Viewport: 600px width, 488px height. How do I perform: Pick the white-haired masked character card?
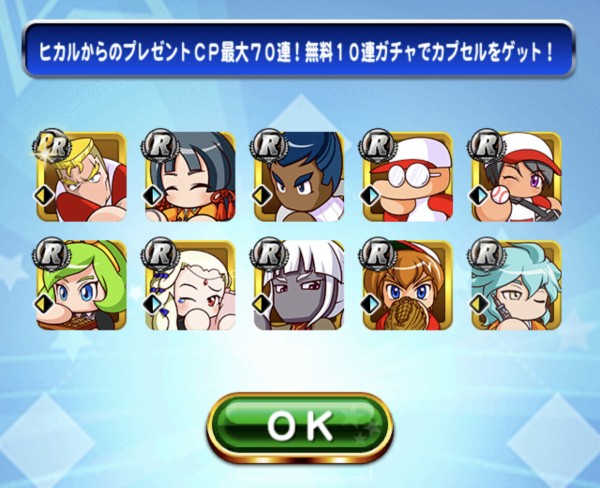(298, 285)
